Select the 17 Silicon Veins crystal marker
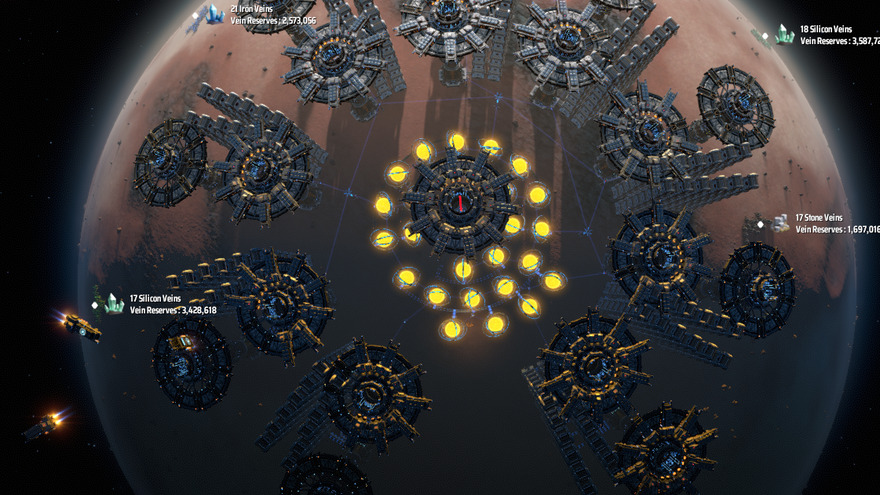The width and height of the screenshot is (880, 495). pos(115,303)
